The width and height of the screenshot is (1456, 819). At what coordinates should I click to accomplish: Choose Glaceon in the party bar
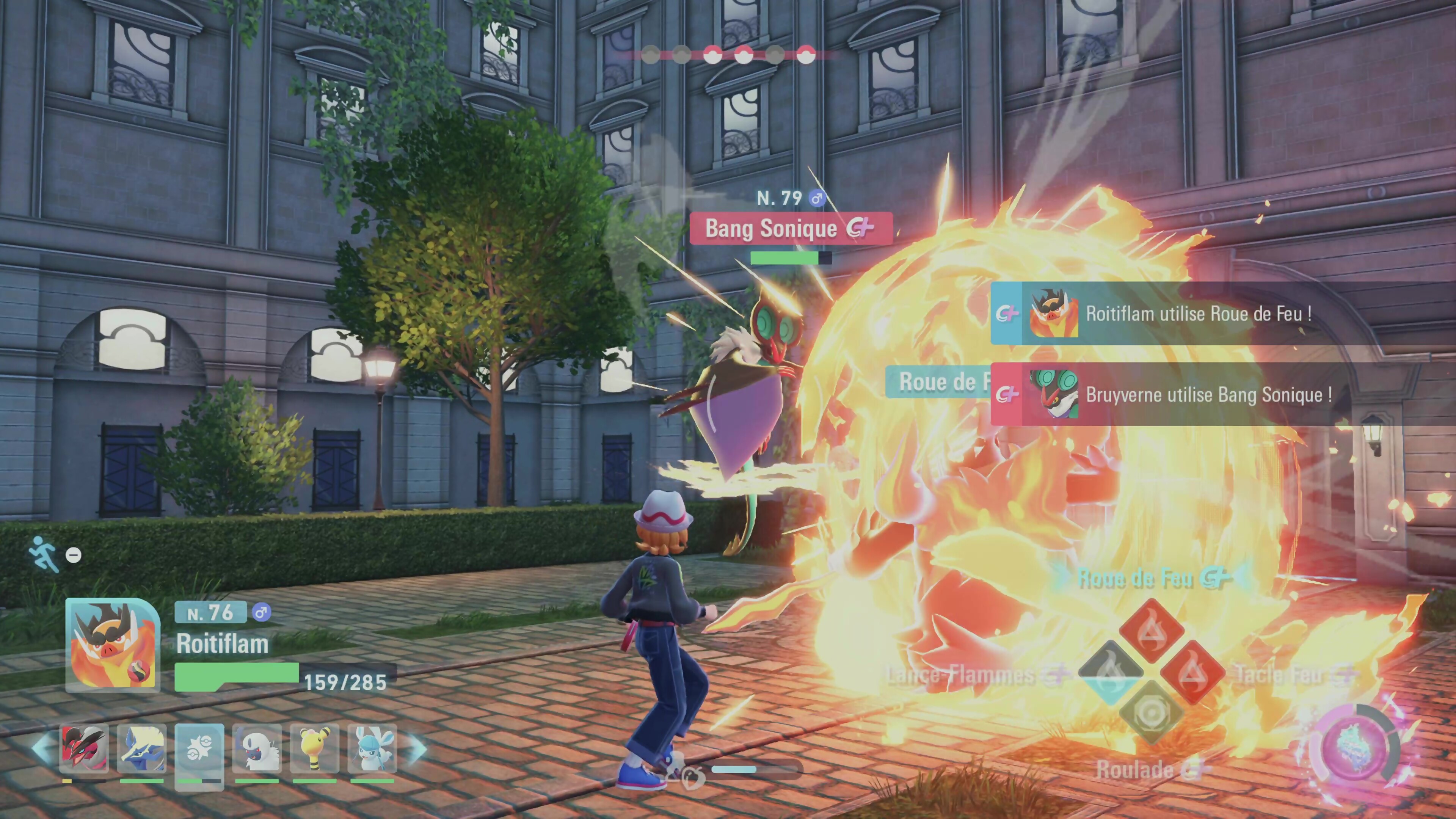point(372,750)
